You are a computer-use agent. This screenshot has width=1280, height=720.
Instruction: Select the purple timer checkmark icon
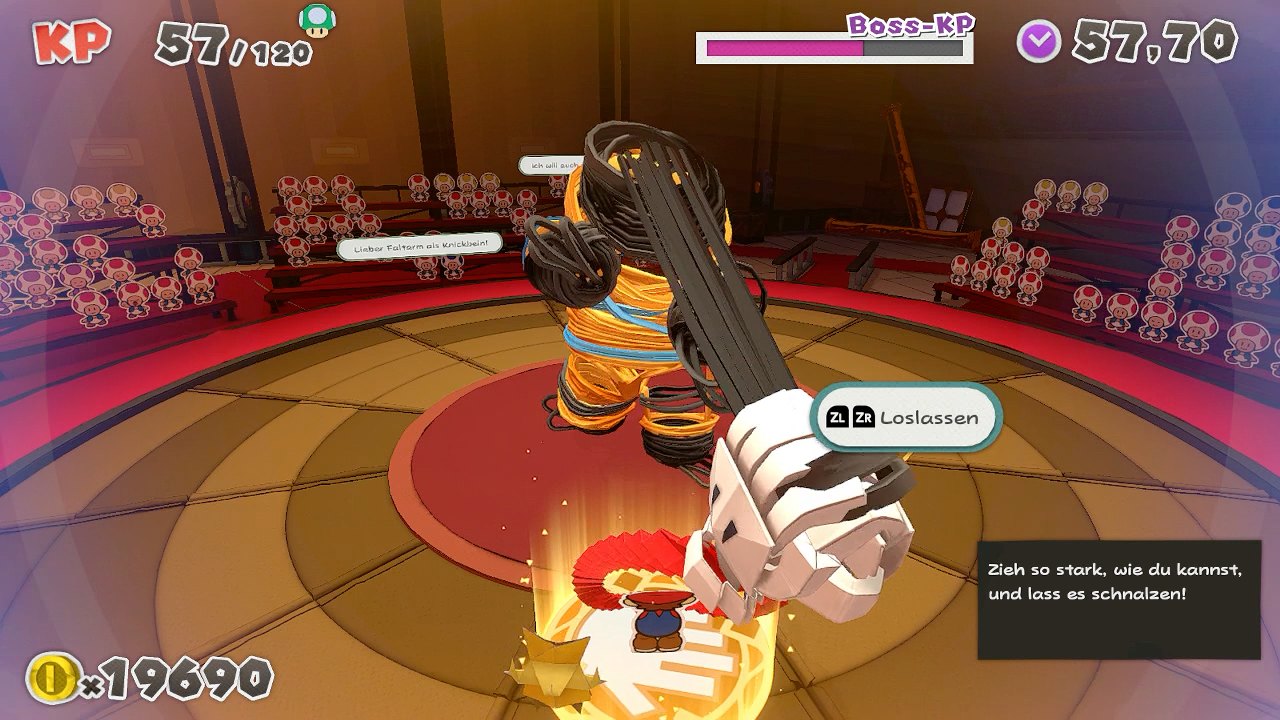[x=1039, y=42]
